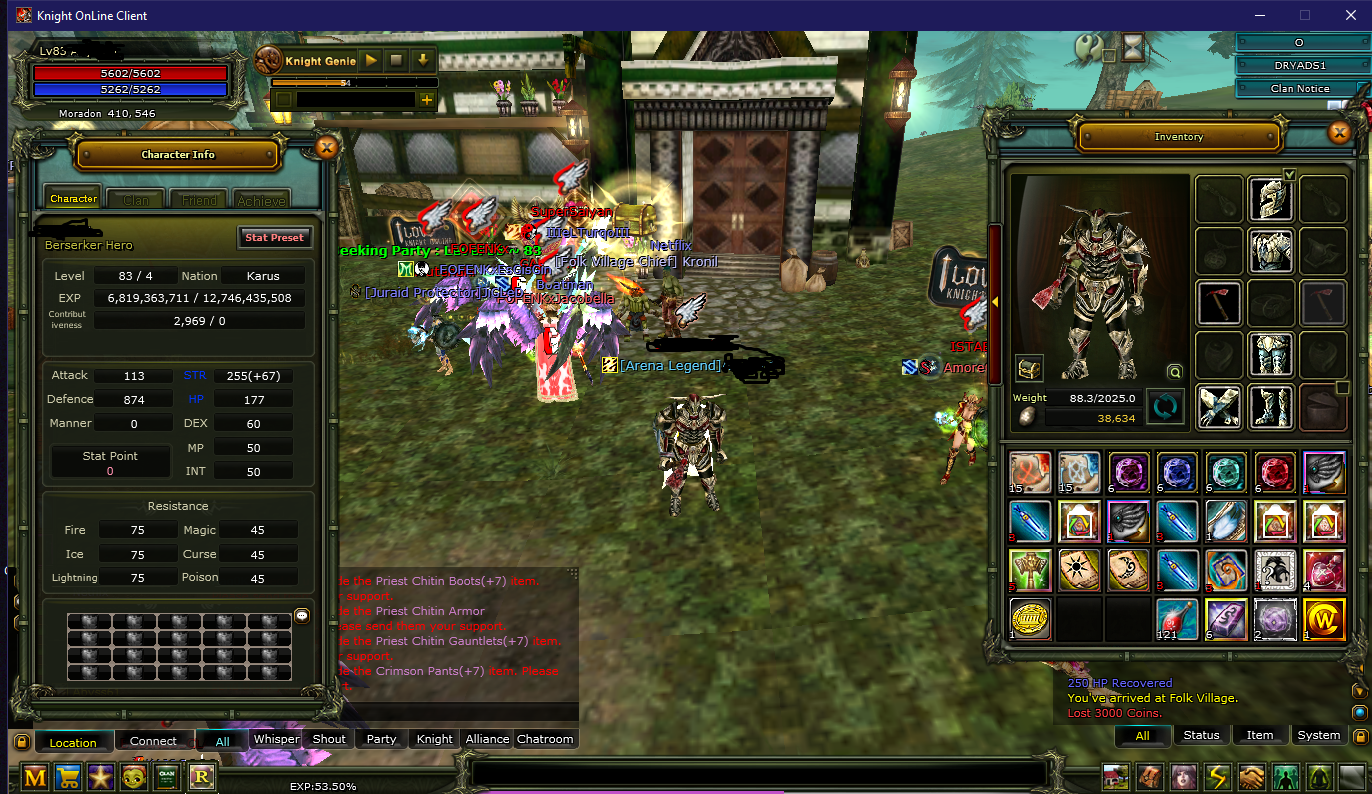Click the yellow chevron on inventory's left edge
This screenshot has height=794, width=1372.
point(995,302)
